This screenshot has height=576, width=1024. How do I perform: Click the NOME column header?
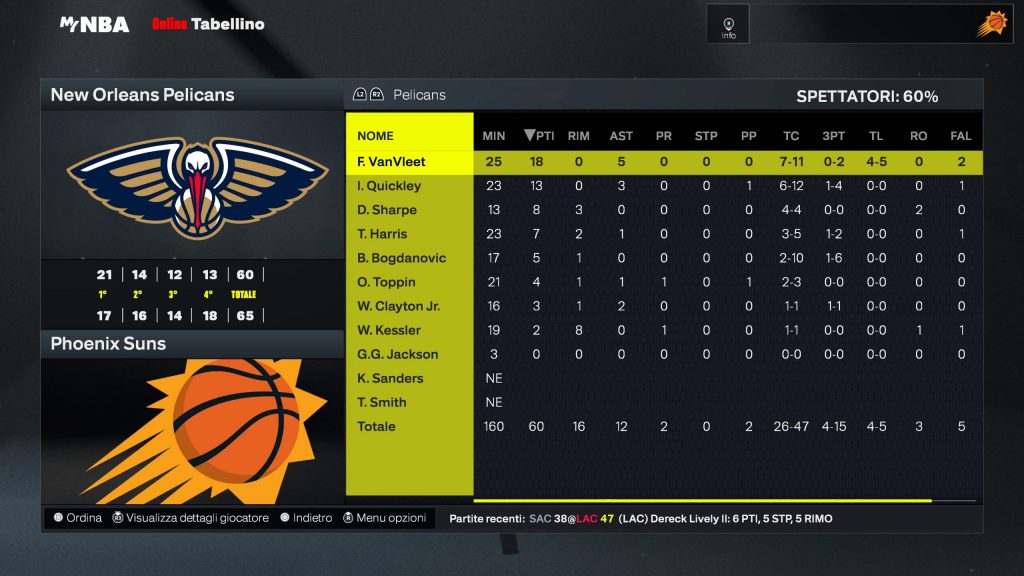[x=376, y=136]
